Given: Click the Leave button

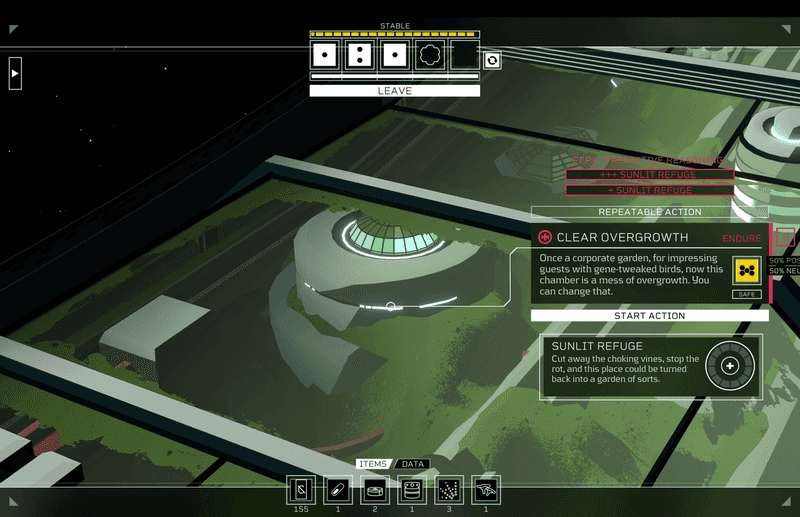Looking at the screenshot, I should pos(394,91).
